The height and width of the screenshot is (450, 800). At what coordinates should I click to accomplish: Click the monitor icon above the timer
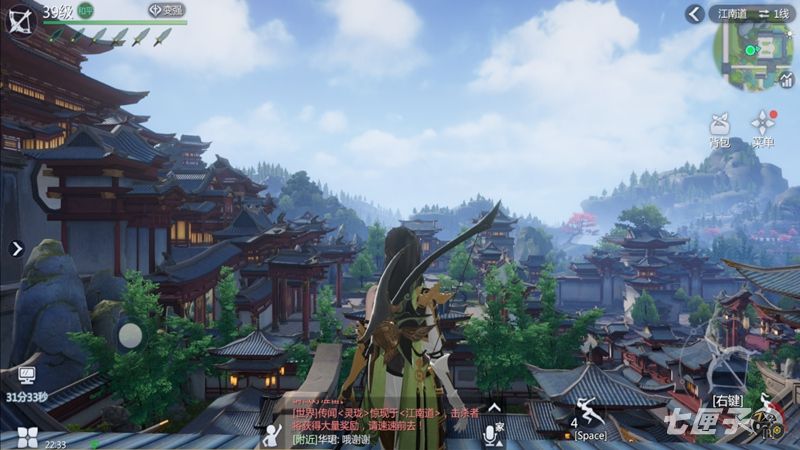[x=27, y=376]
